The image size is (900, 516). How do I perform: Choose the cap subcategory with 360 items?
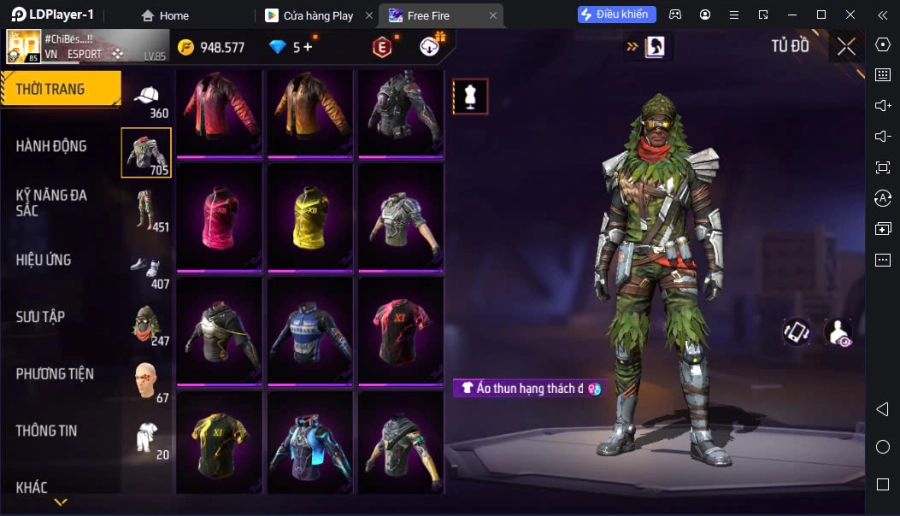pos(147,98)
